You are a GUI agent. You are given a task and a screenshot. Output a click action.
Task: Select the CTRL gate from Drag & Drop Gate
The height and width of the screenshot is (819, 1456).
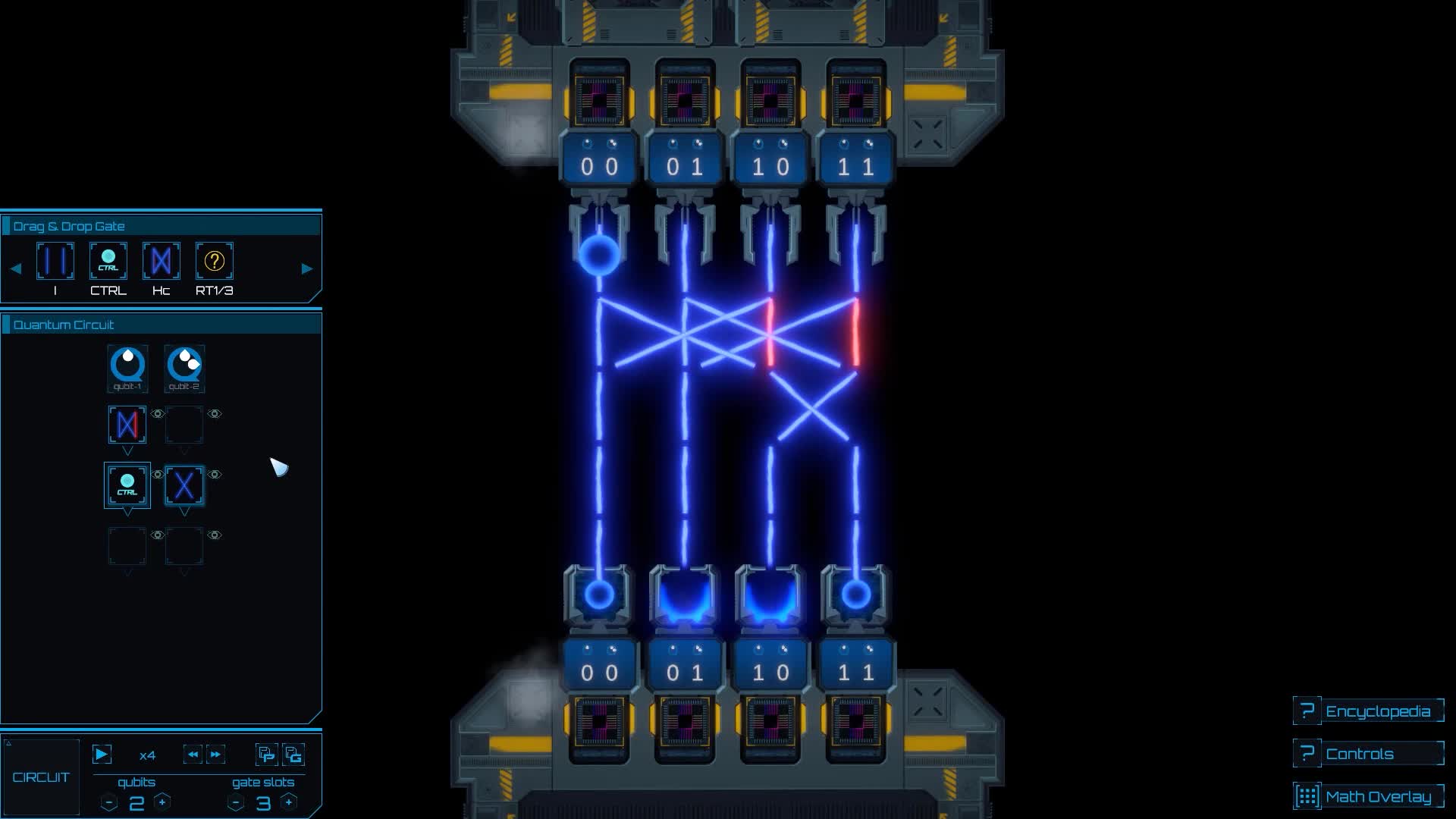[107, 261]
